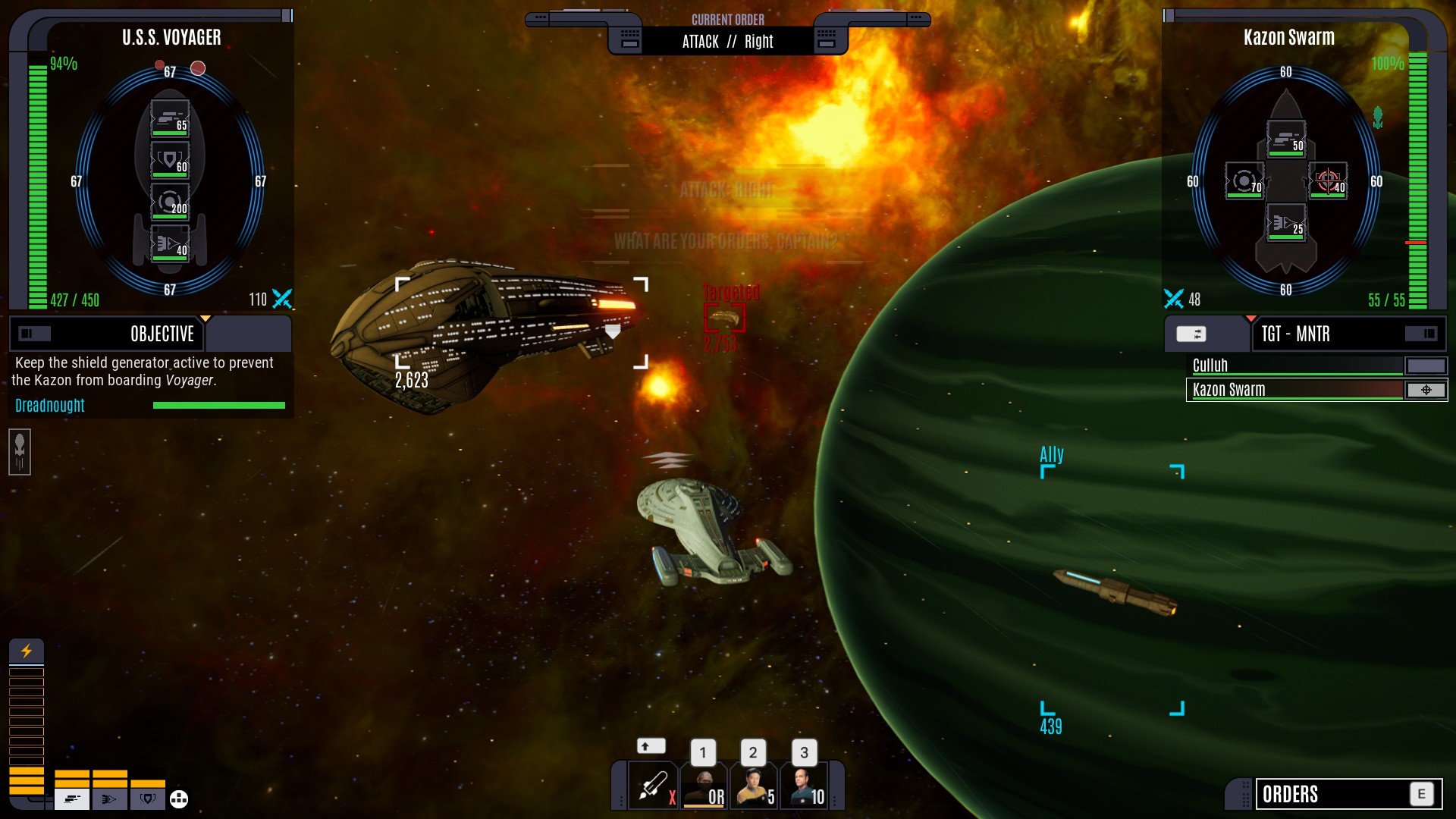Screen dimensions: 1456x819
Task: Click the Current Order Attack Right display
Action: tap(727, 42)
